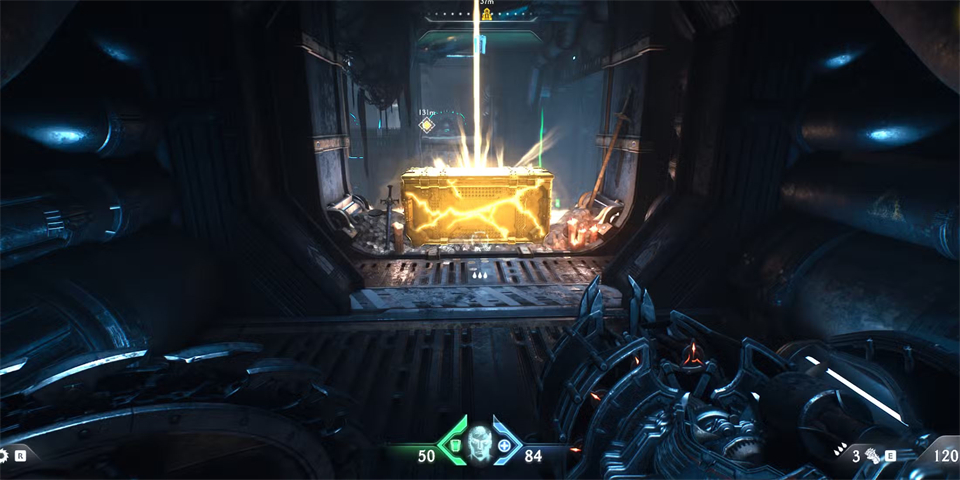Click the gauntlet melee charge icon
Viewport: 960px width, 480px height.
pos(872,456)
